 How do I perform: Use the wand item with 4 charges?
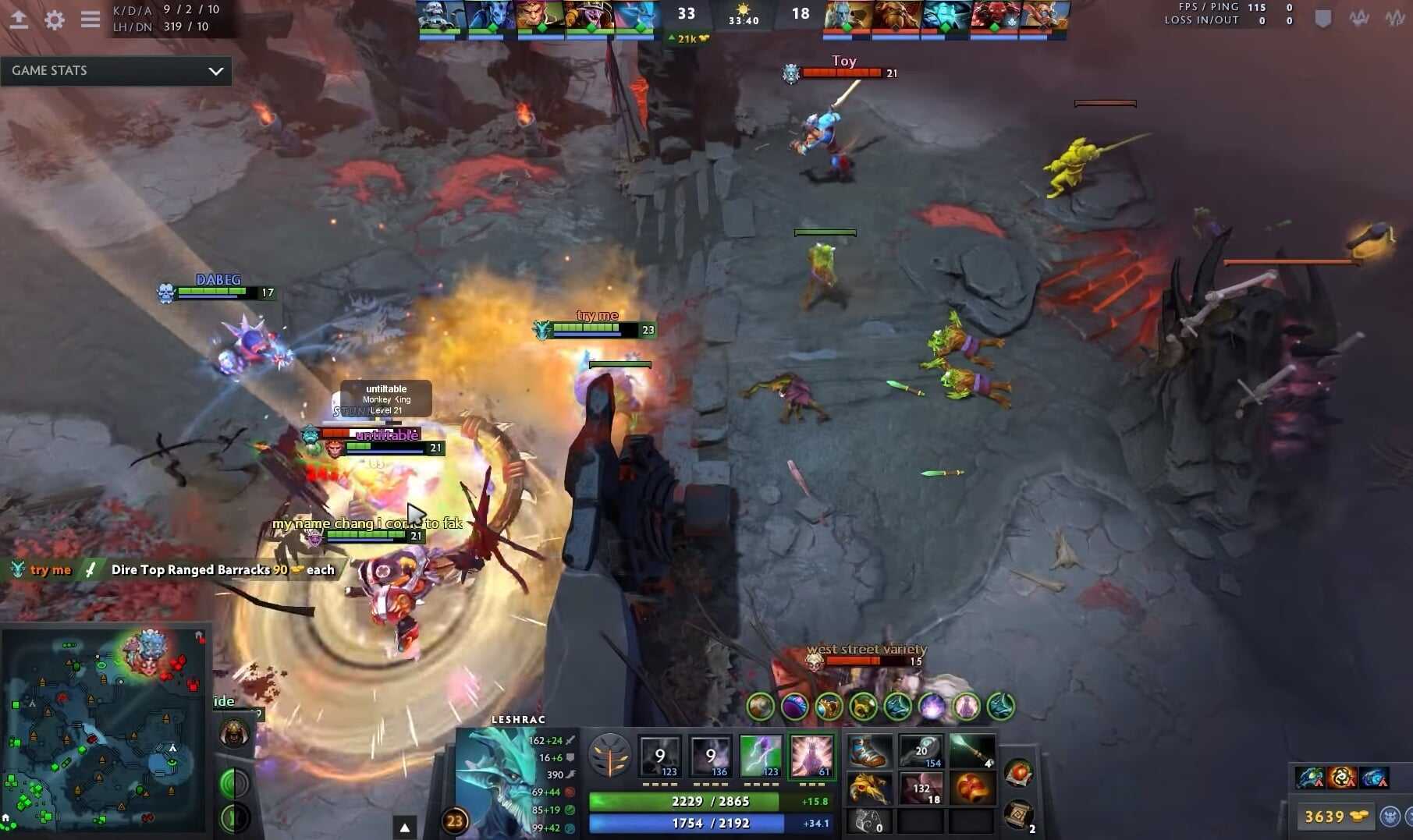pyautogui.click(x=972, y=753)
